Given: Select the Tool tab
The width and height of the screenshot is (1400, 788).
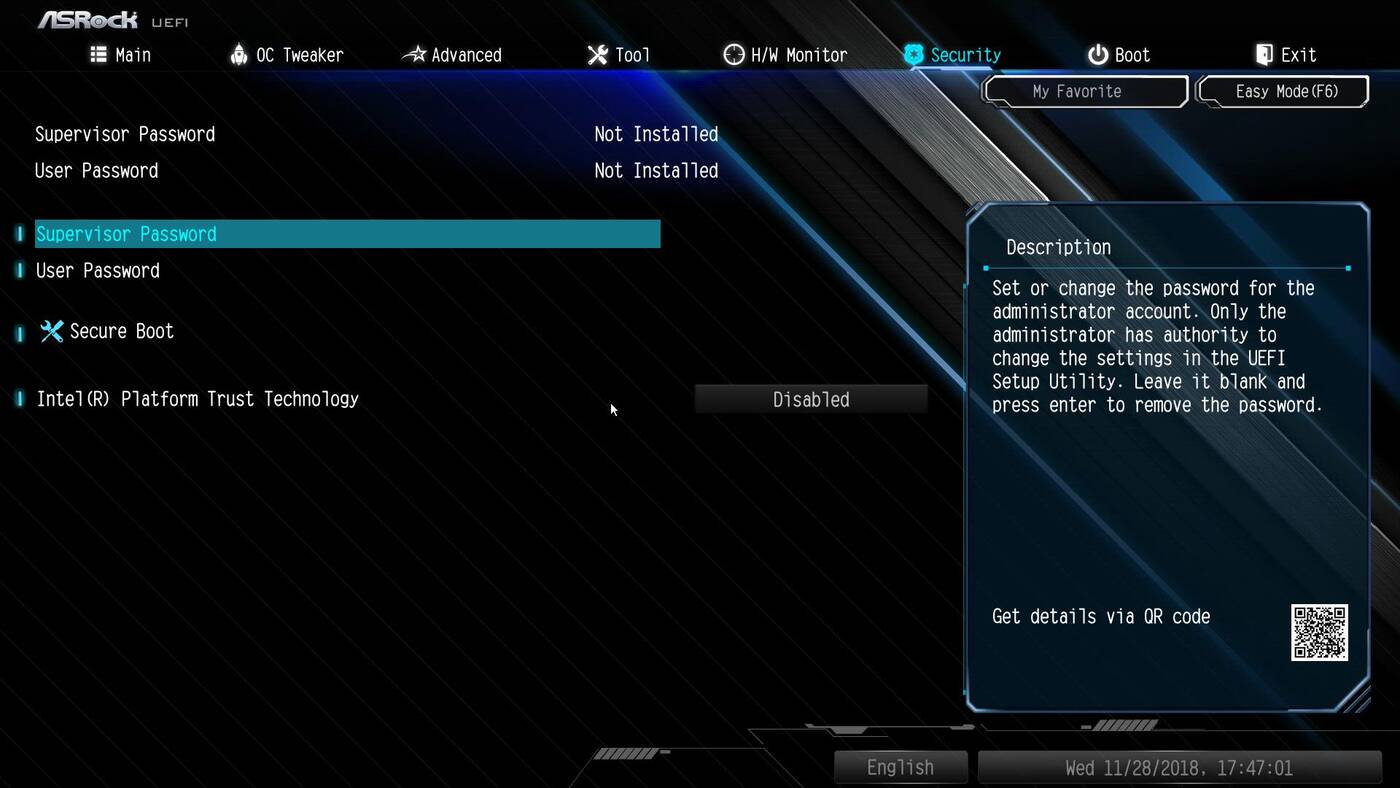Looking at the screenshot, I should coord(618,55).
